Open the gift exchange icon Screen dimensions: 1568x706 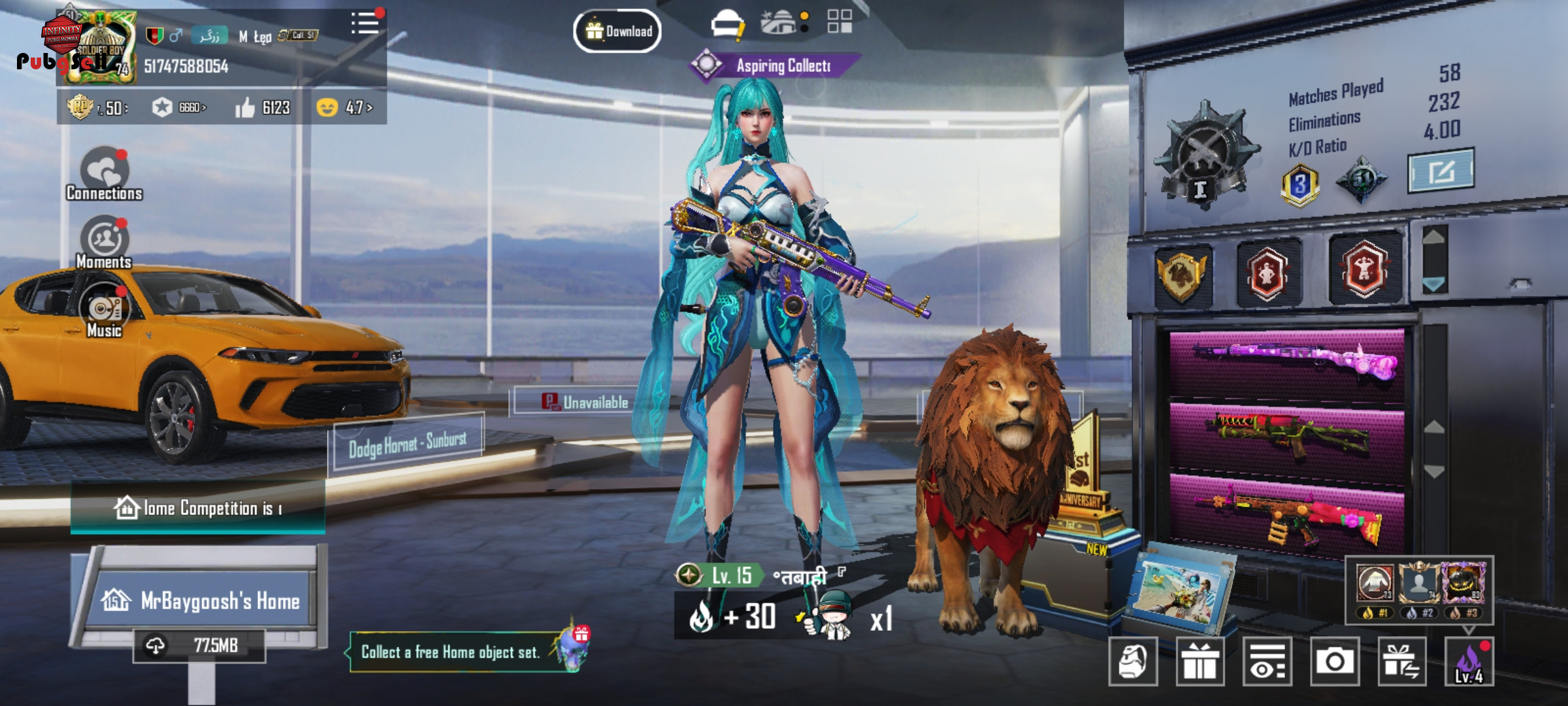coord(1401,662)
